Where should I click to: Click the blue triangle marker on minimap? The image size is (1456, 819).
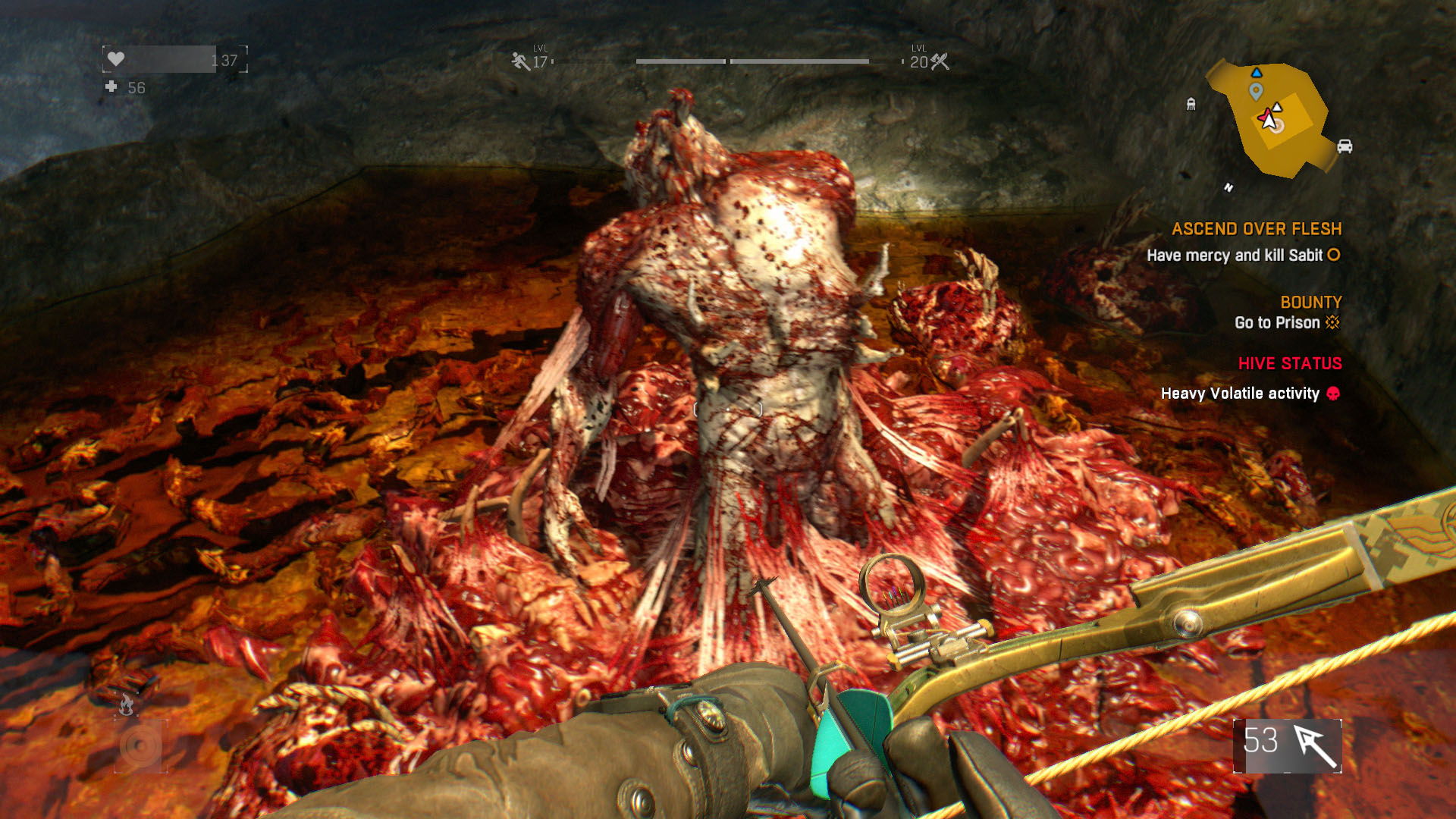point(1257,73)
